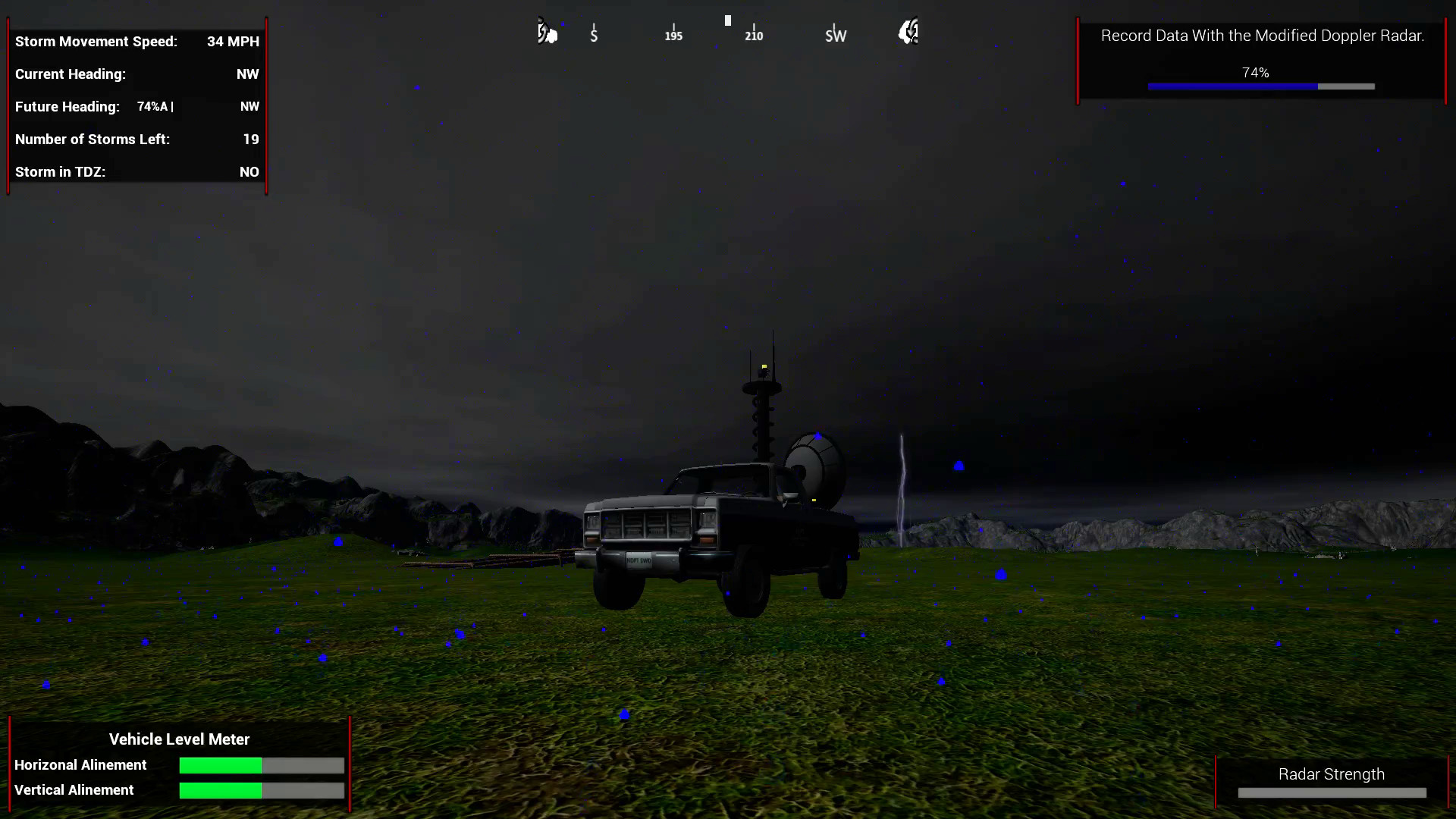Toggle the Vertical Alinement level bar
The width and height of the screenshot is (1456, 819).
click(x=261, y=790)
